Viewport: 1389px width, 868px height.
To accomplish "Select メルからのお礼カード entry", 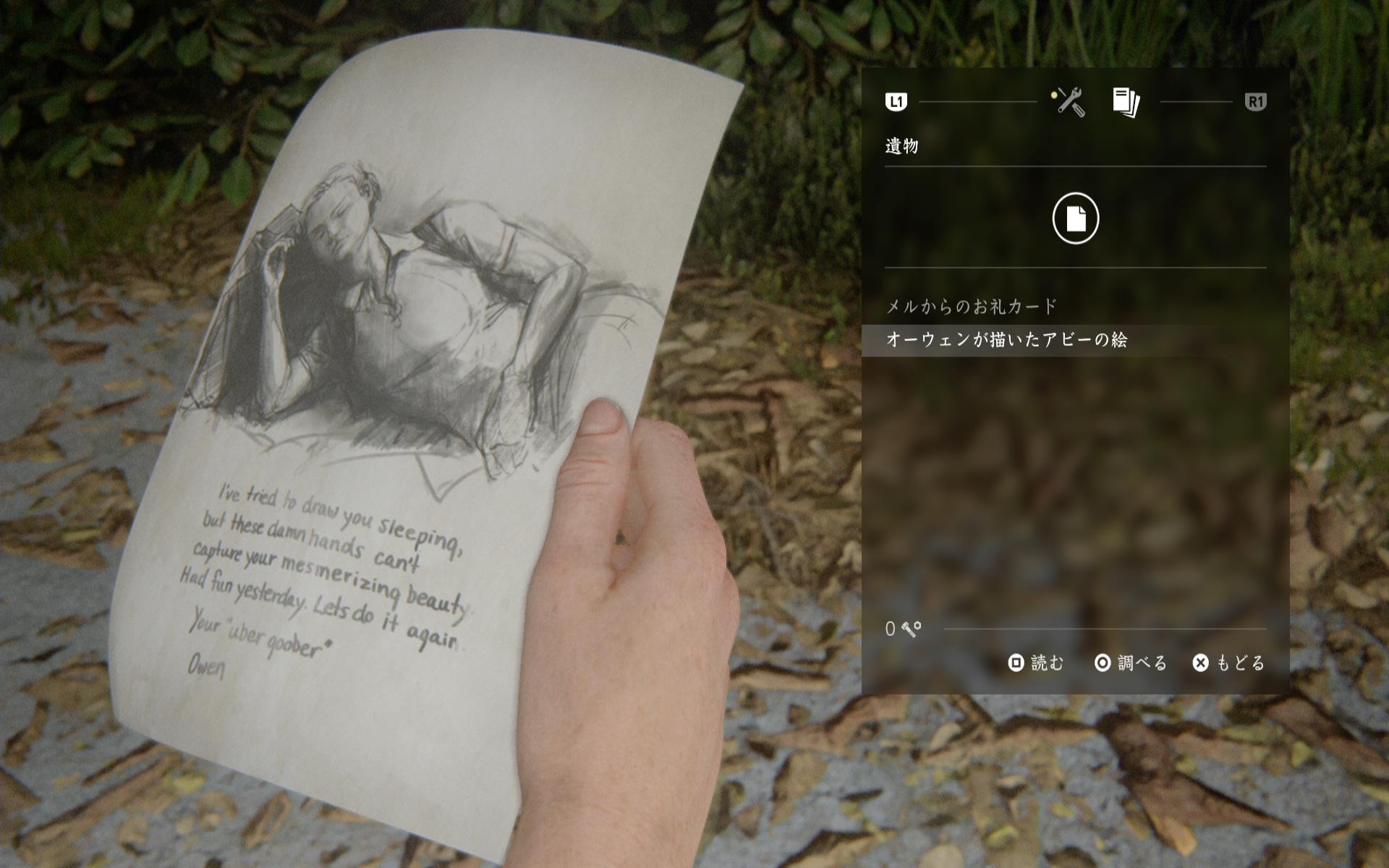I will click(972, 307).
